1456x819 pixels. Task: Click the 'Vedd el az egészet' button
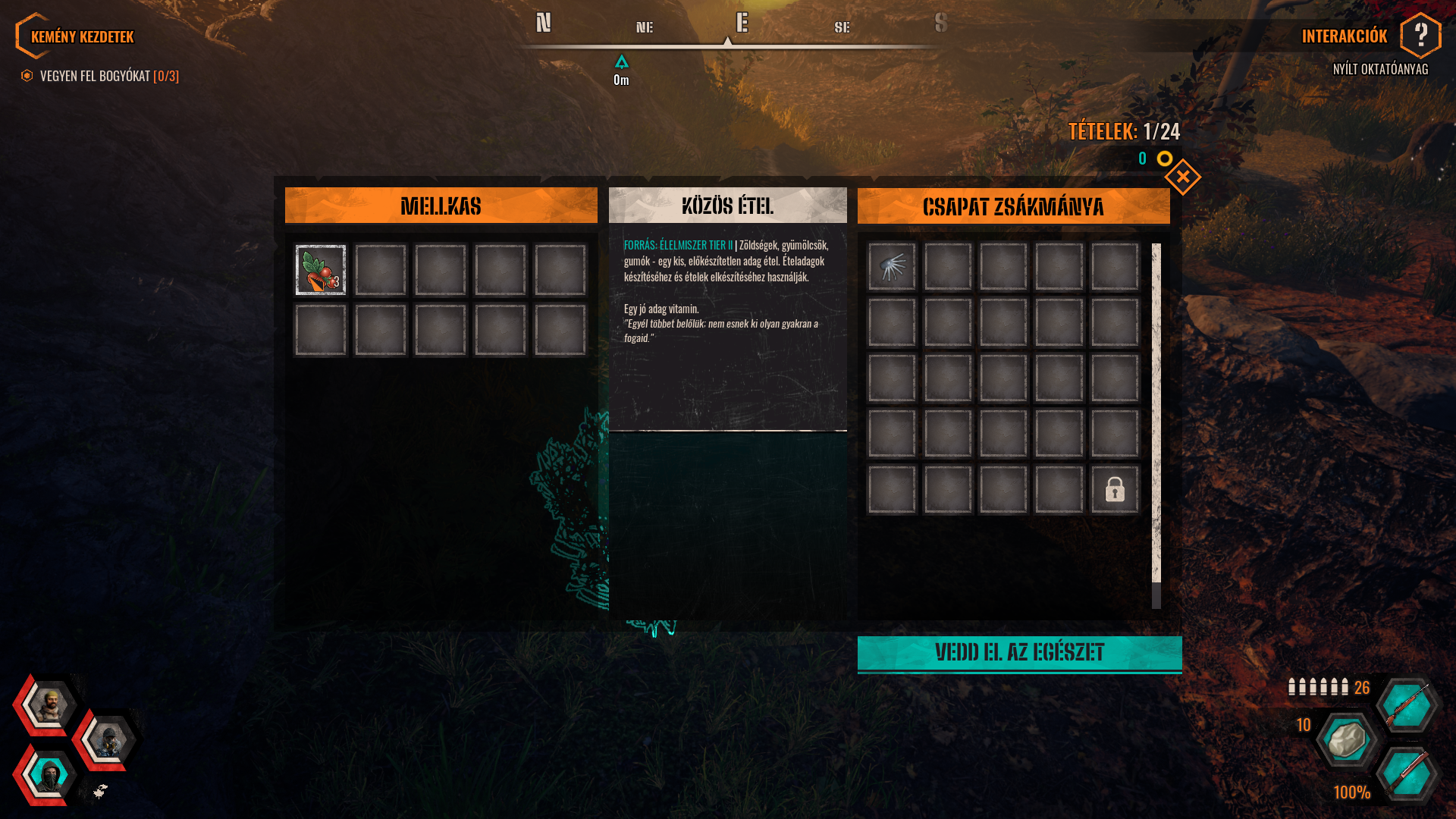click(1019, 653)
